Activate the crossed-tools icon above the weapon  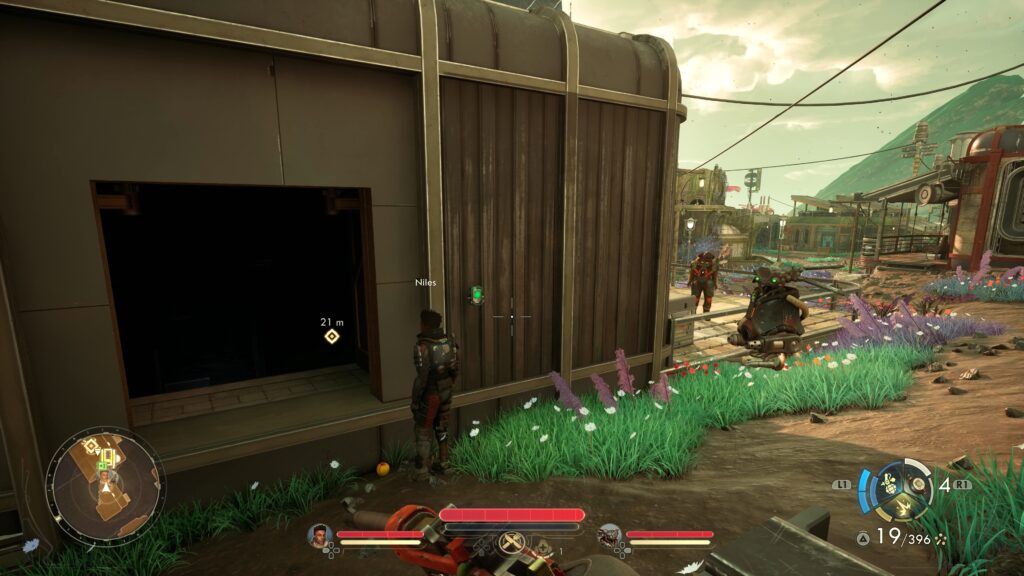(511, 541)
